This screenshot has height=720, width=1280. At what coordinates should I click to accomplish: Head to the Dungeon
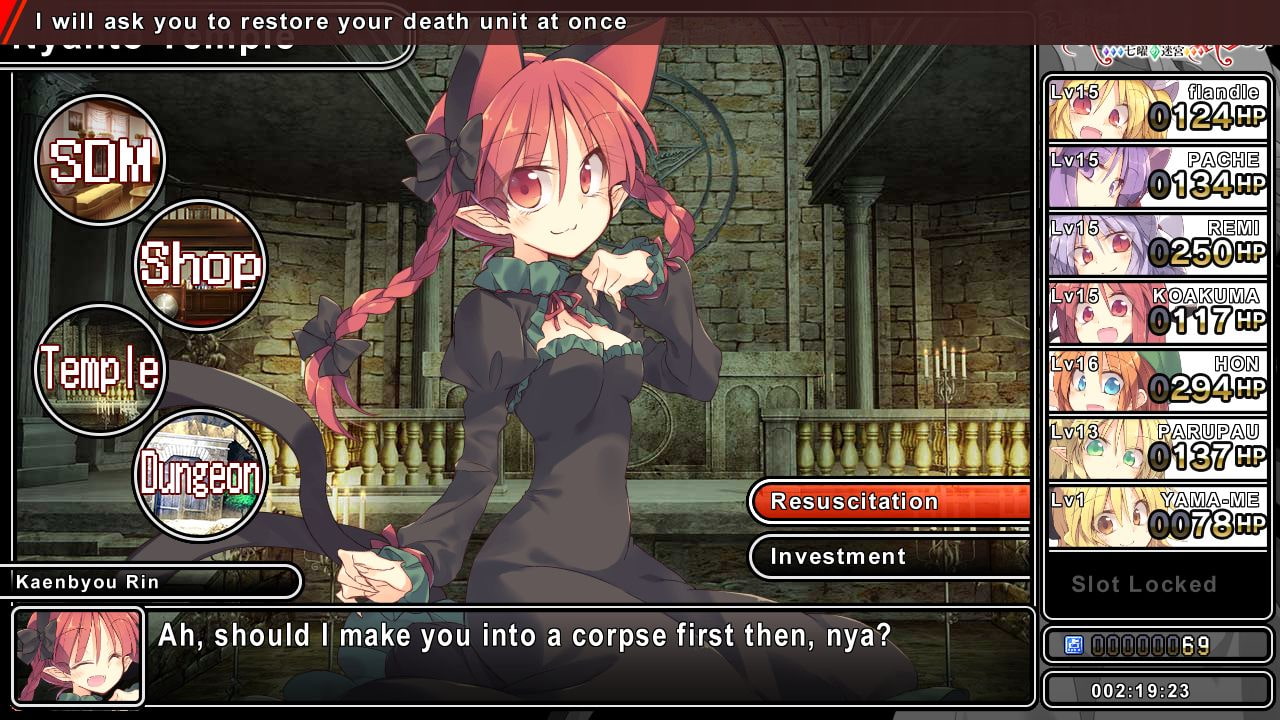point(200,475)
